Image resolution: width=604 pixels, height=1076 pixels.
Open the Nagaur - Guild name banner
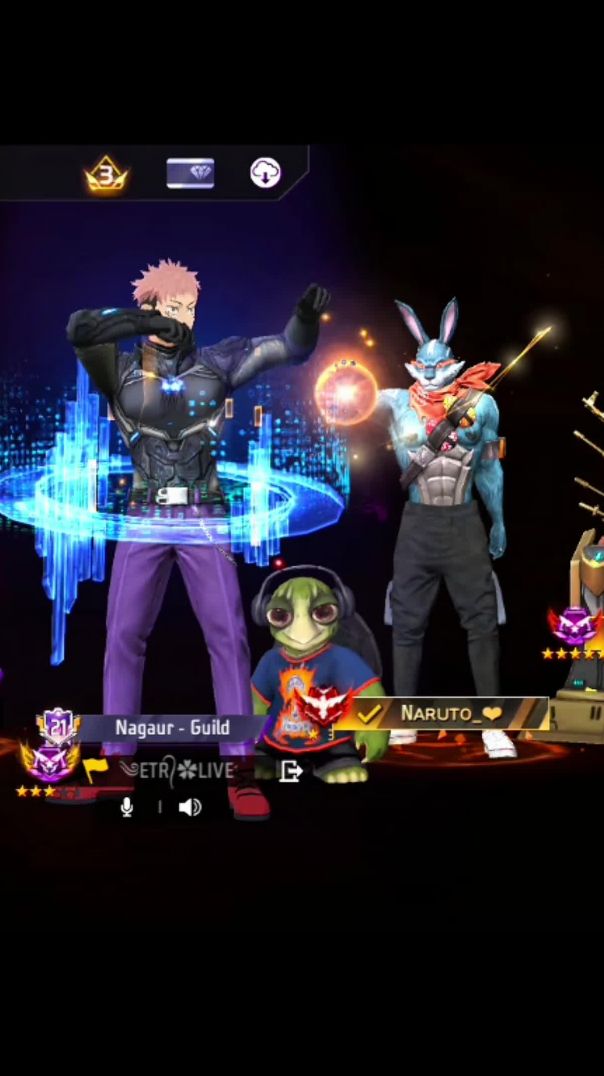click(x=172, y=727)
